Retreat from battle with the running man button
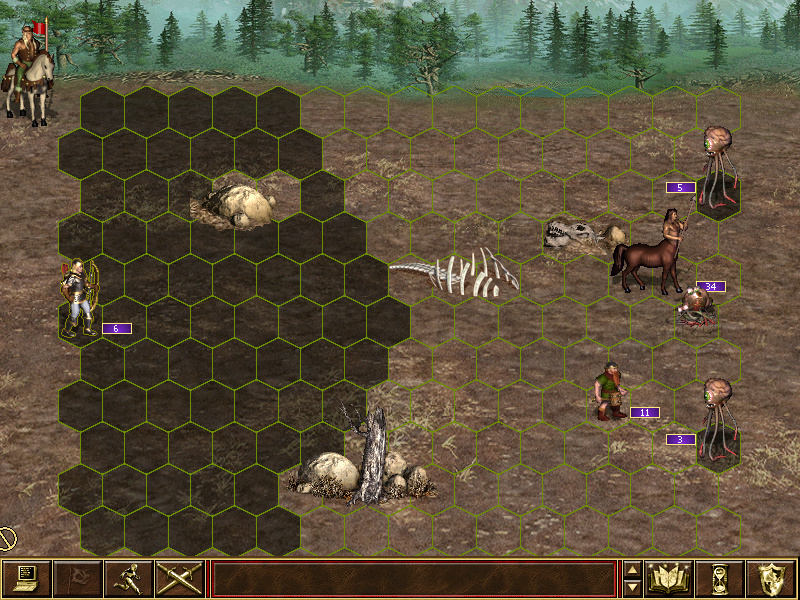Viewport: 800px width, 600px height. (128, 578)
